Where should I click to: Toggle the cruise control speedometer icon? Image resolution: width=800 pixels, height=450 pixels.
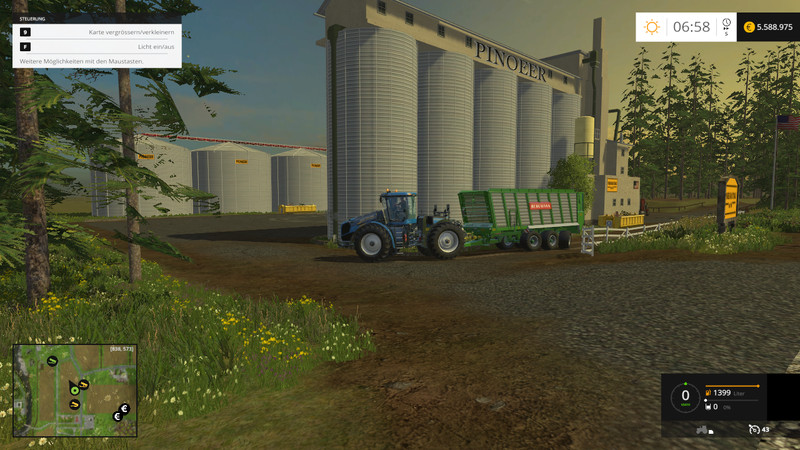tap(754, 429)
